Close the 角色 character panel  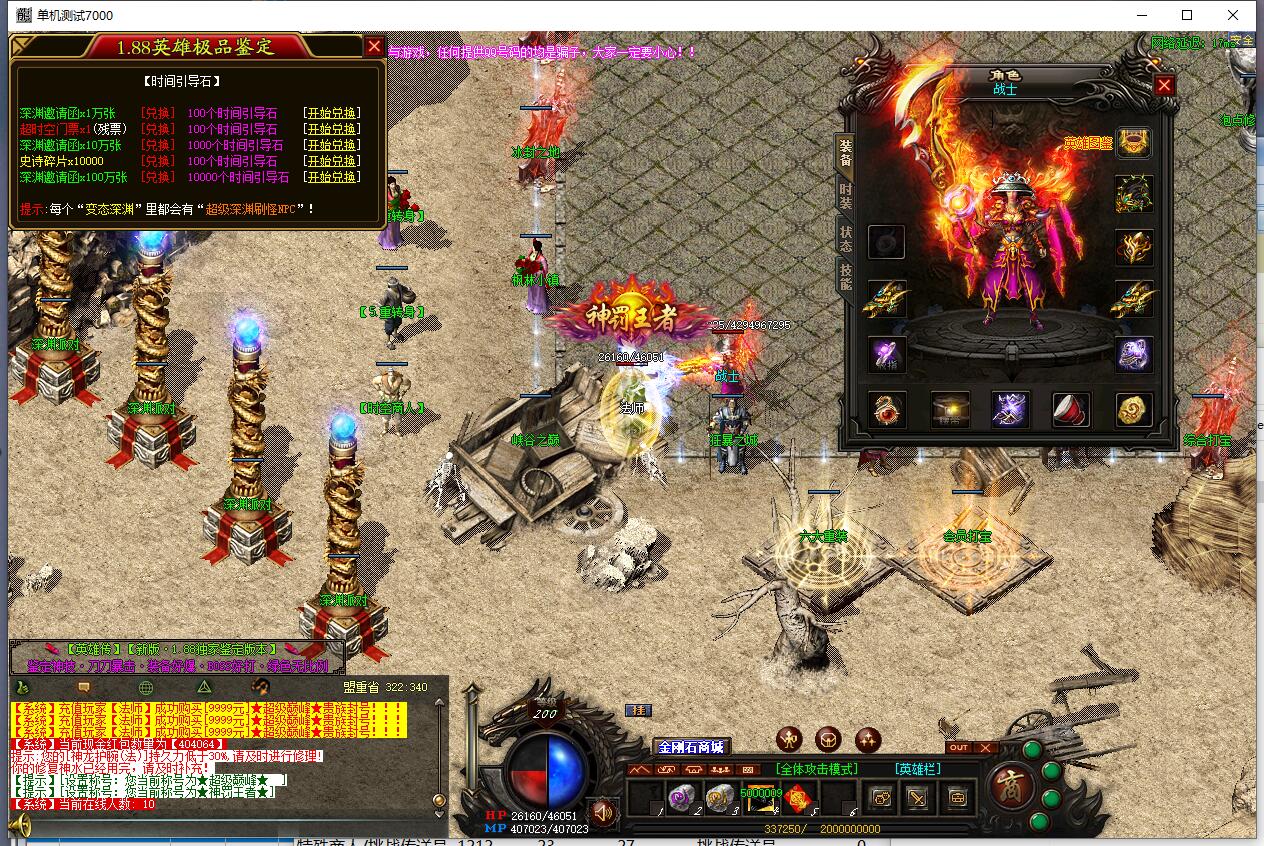pos(1164,86)
